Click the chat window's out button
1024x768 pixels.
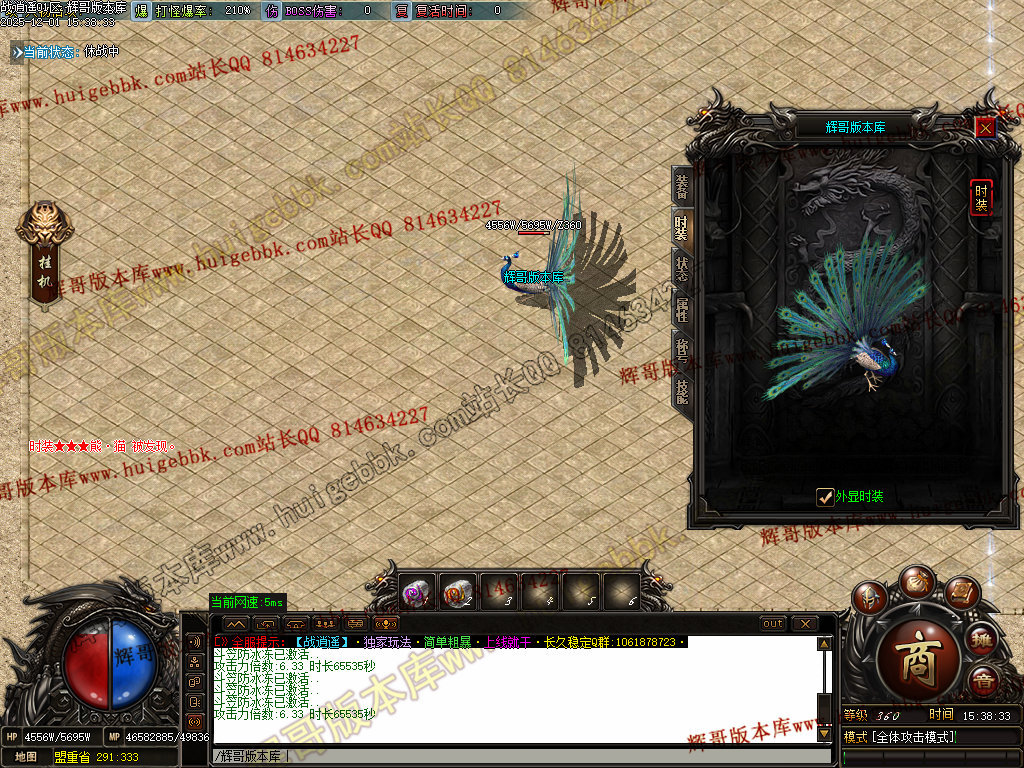pyautogui.click(x=773, y=624)
